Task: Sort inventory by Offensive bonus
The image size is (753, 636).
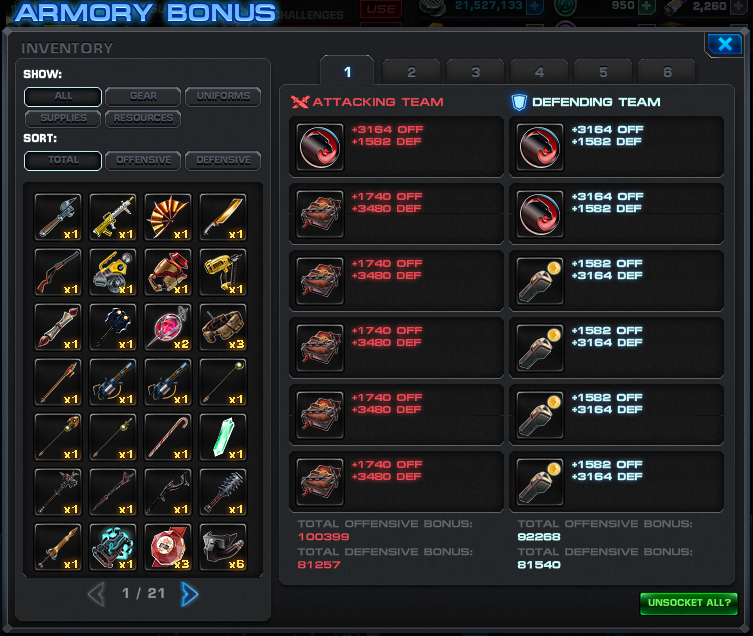Action: coord(143,160)
